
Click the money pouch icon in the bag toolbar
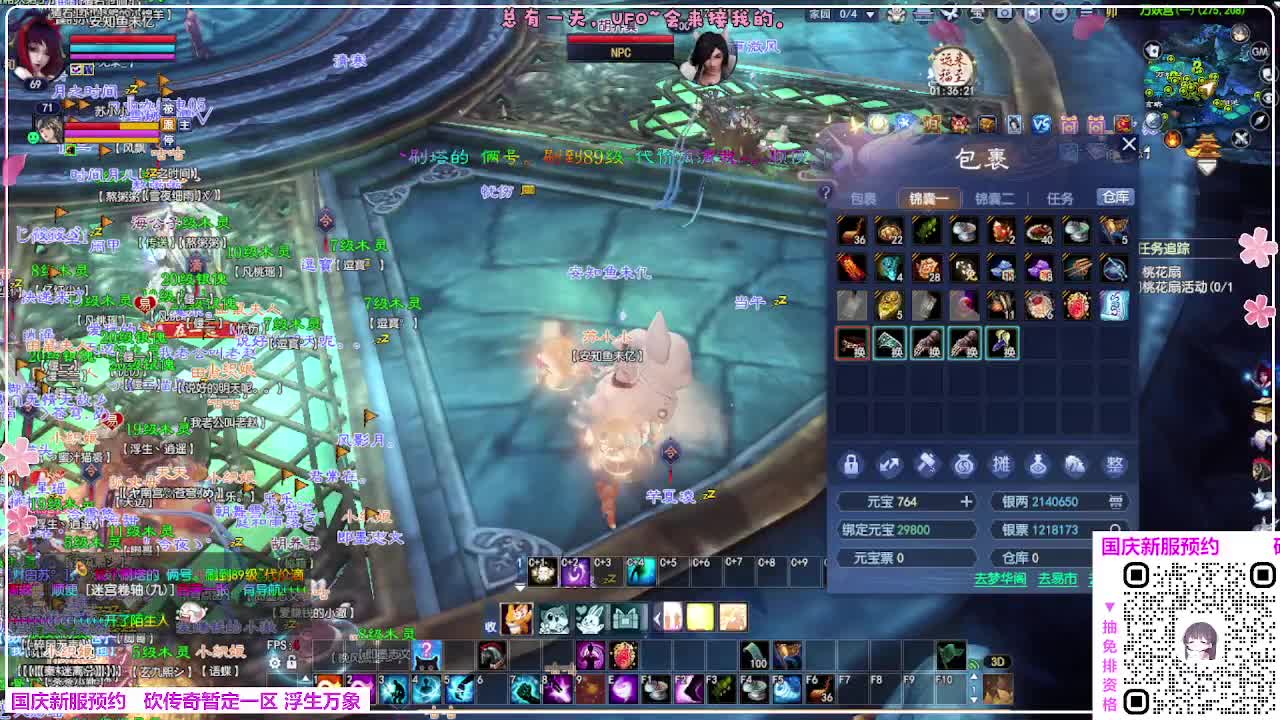point(964,465)
